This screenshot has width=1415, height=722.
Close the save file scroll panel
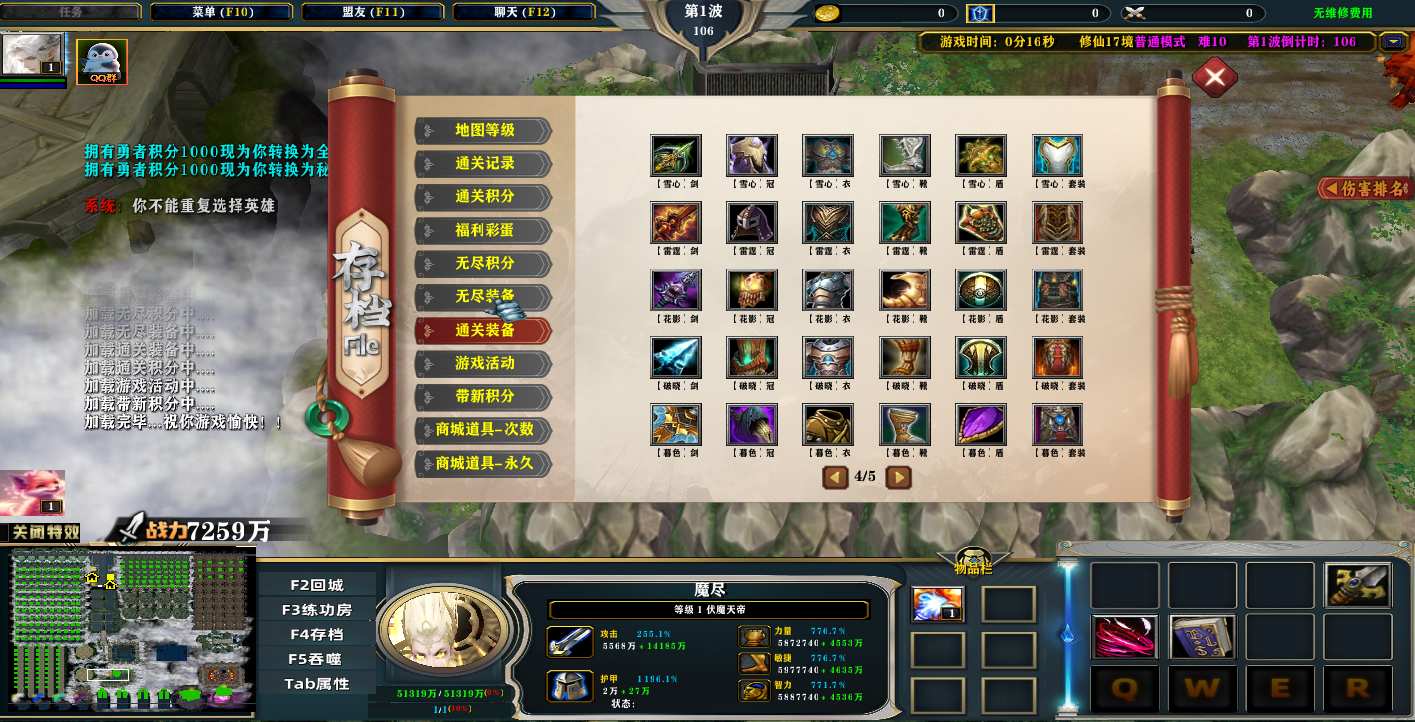[1214, 77]
